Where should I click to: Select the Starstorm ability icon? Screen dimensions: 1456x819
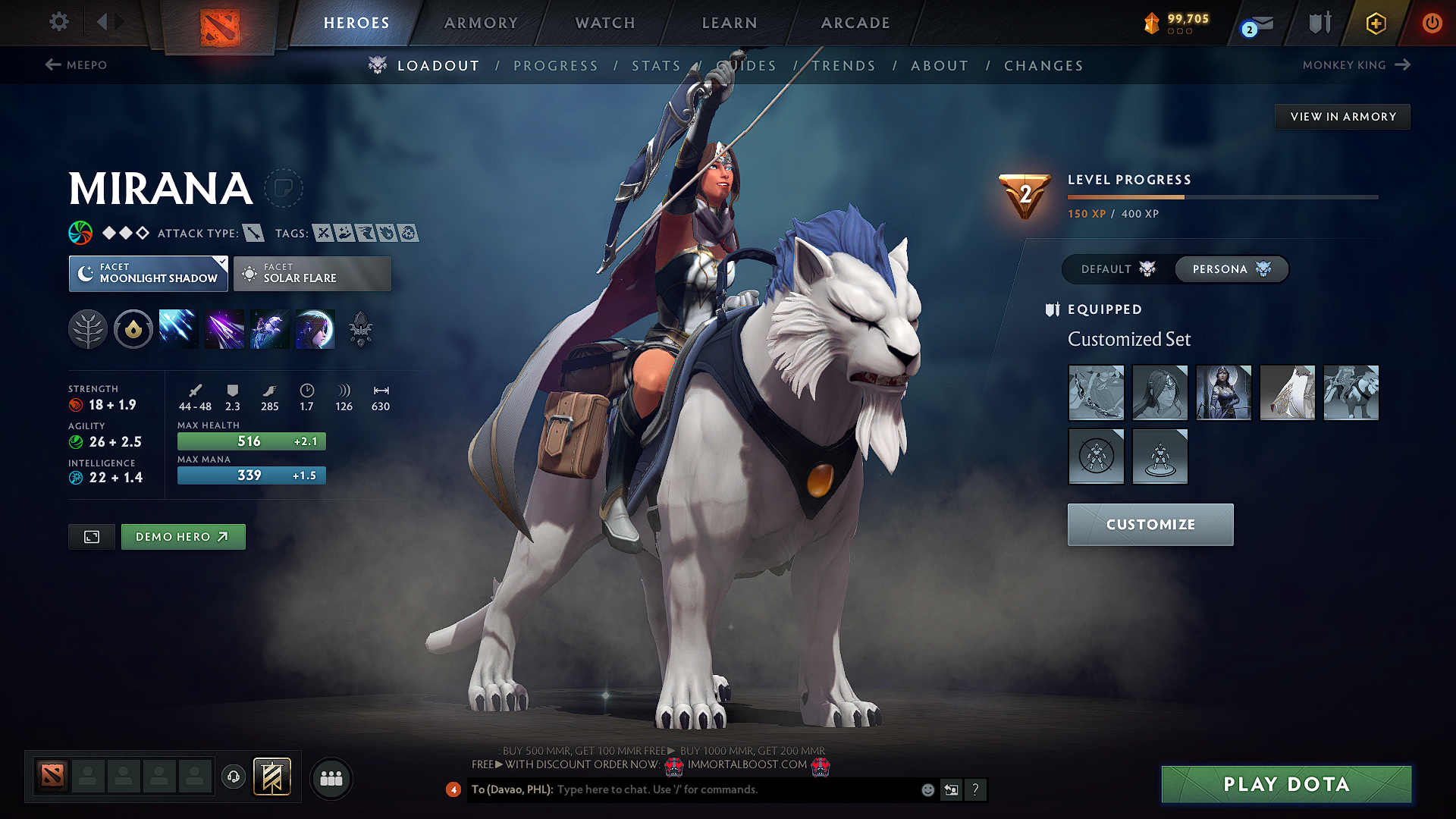[178, 328]
